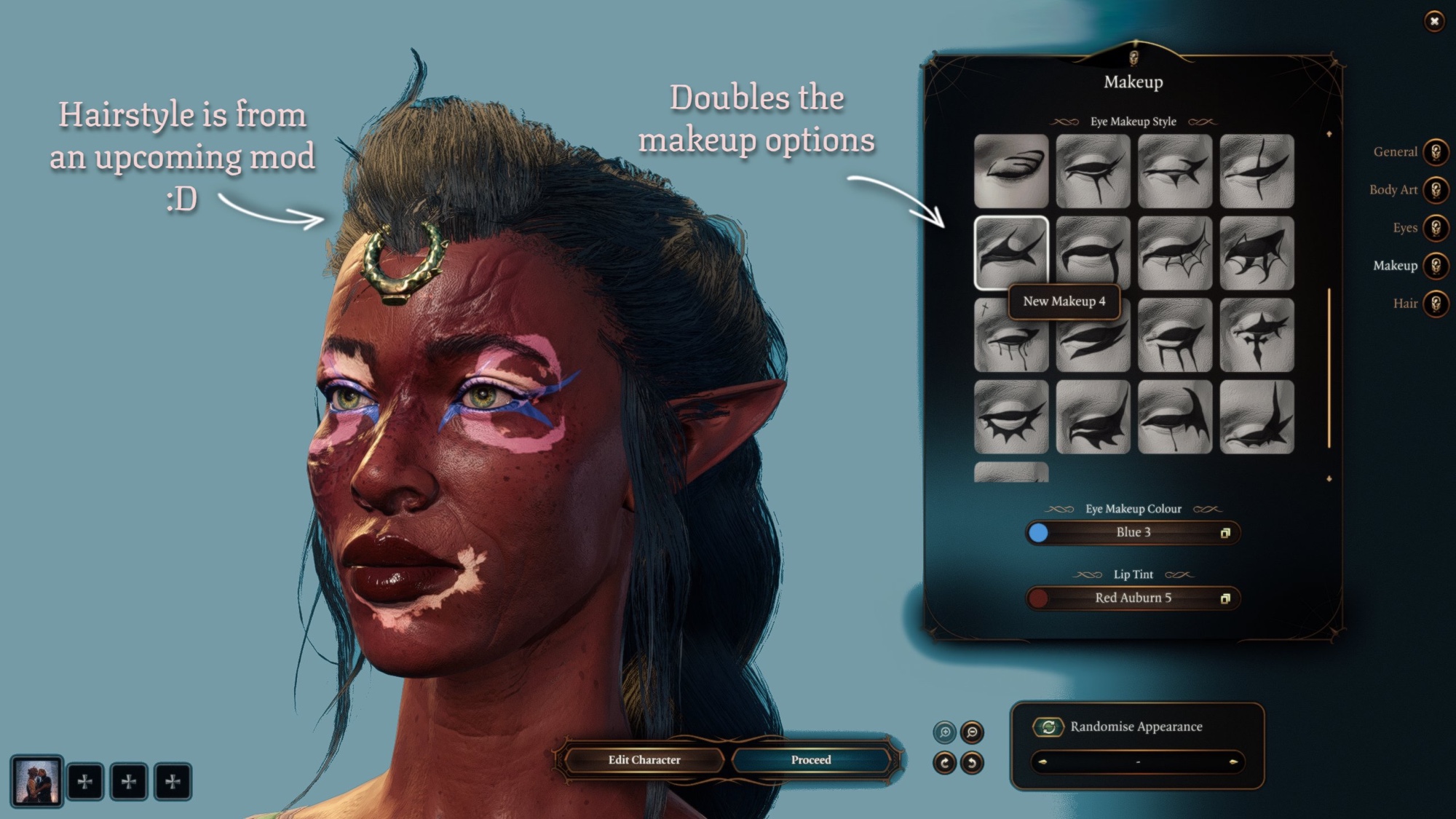
Task: Zoom in on the character
Action: (x=945, y=732)
